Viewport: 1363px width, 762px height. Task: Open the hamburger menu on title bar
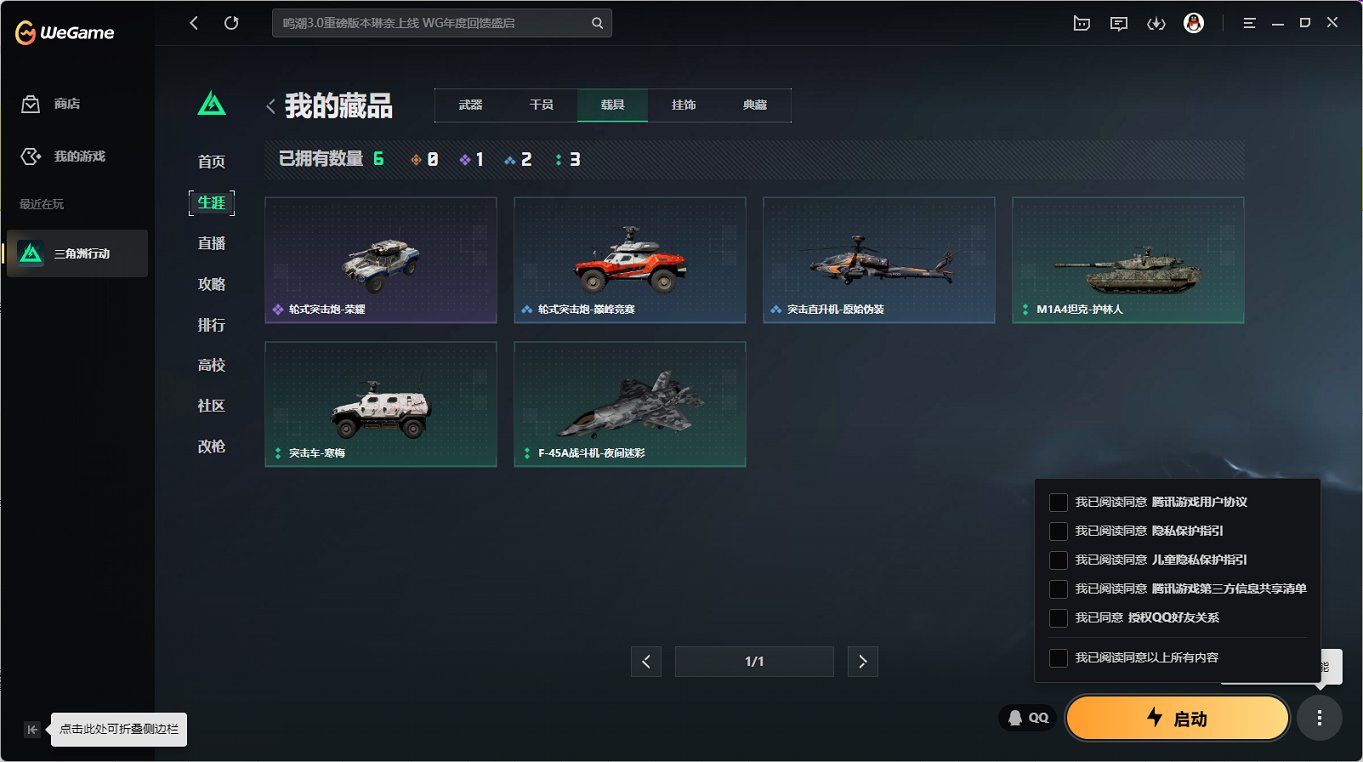click(x=1249, y=22)
